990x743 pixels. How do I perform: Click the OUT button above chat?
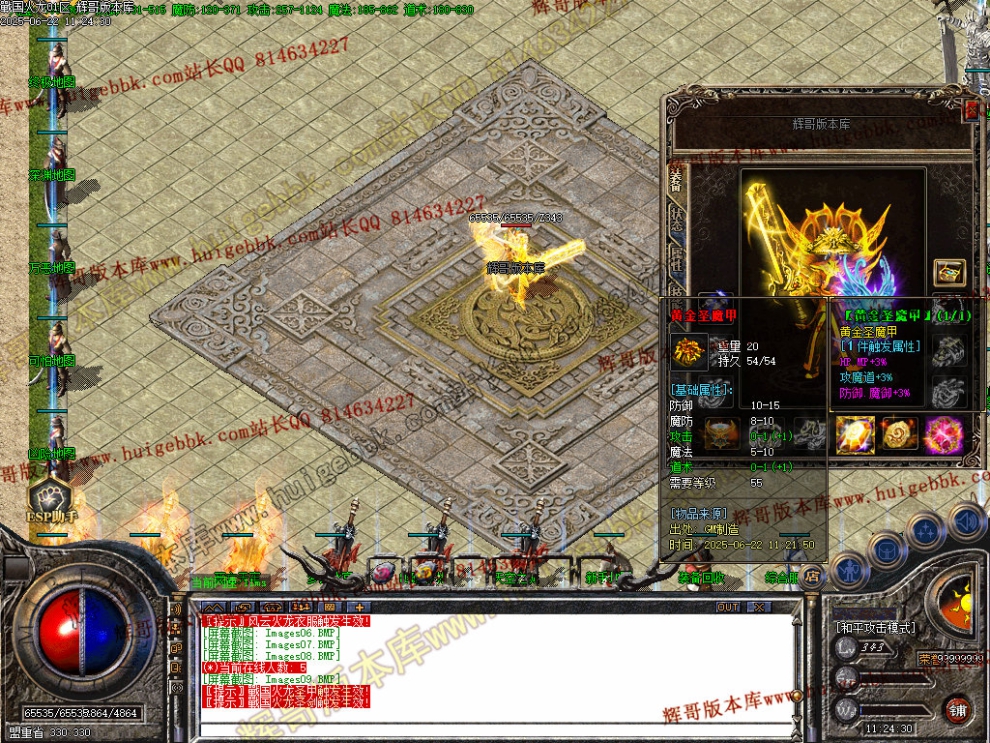tap(728, 607)
